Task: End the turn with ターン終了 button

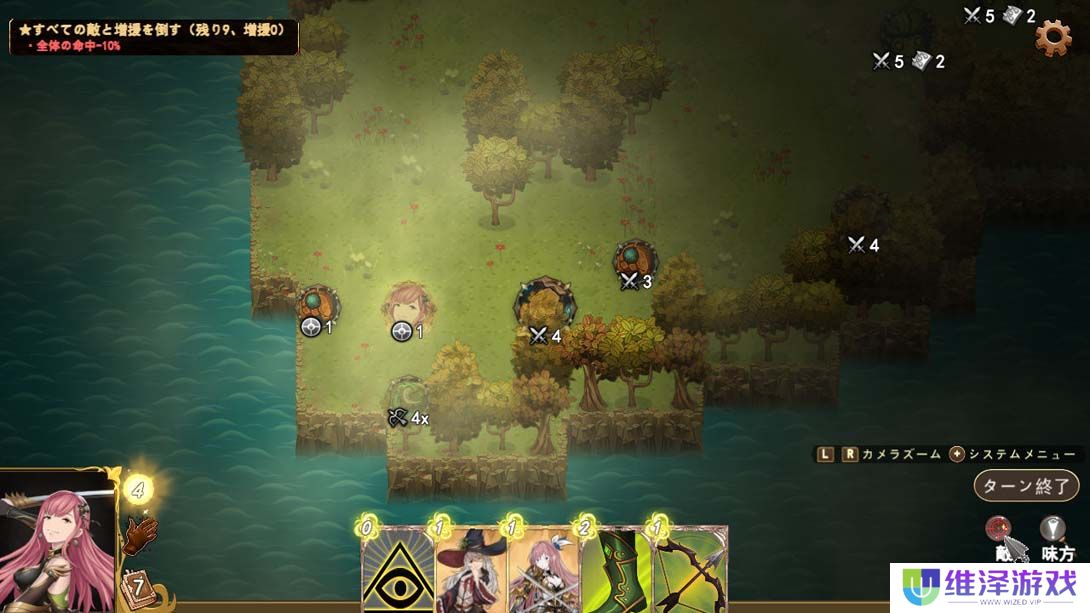Action: pyautogui.click(x=1026, y=487)
